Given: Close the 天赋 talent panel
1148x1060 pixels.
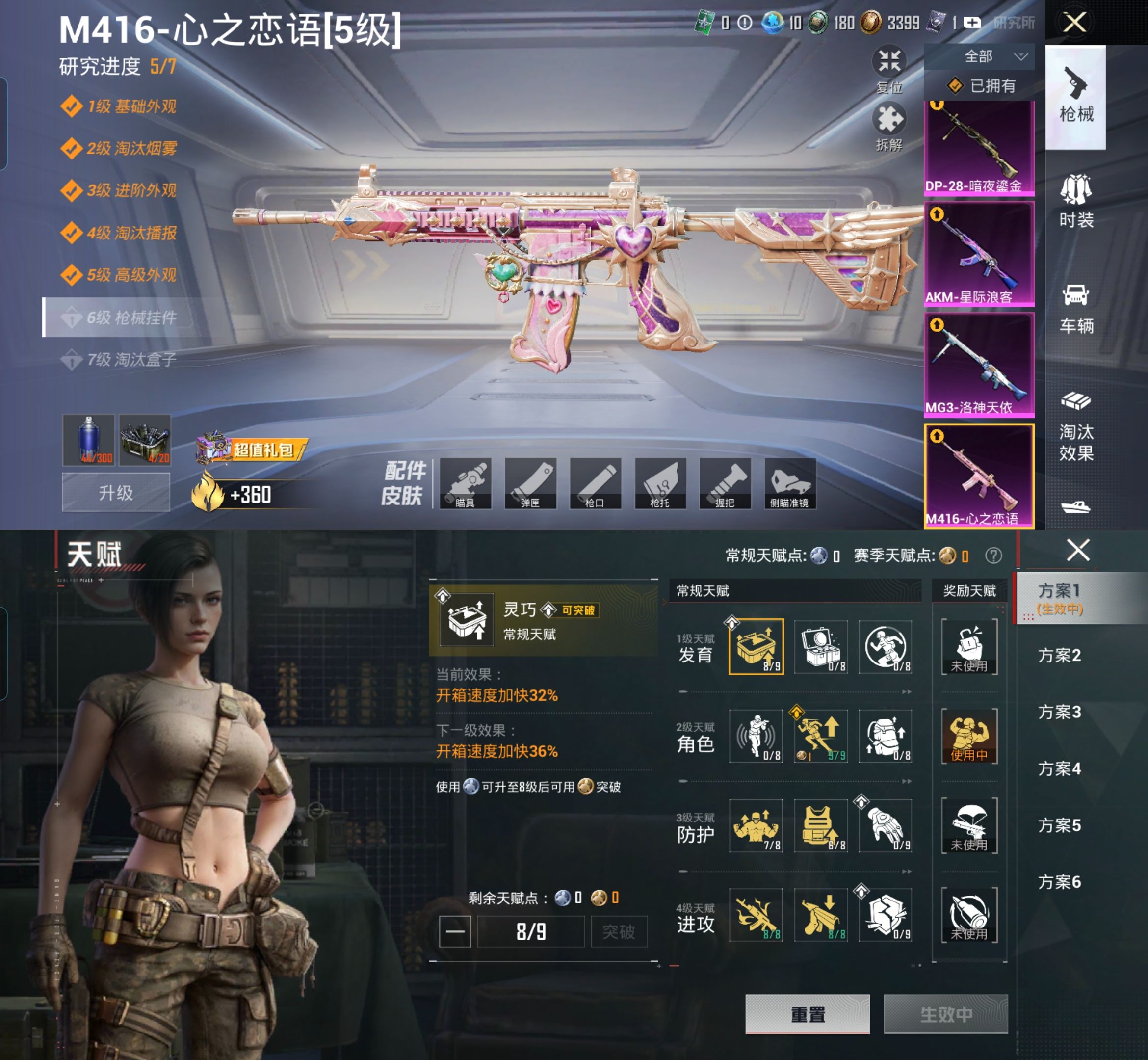Looking at the screenshot, I should point(1078,550).
